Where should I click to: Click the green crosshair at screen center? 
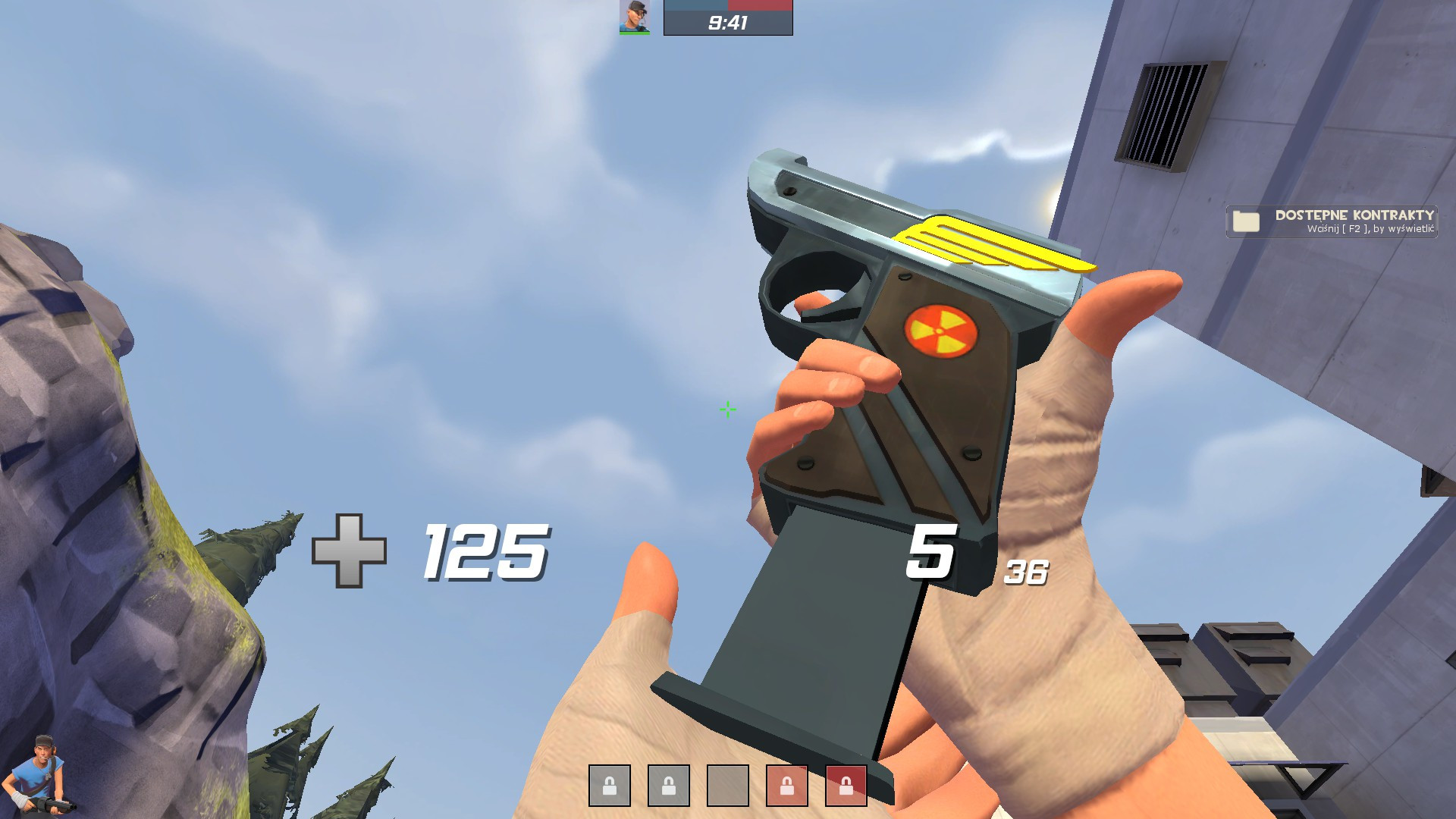point(726,409)
